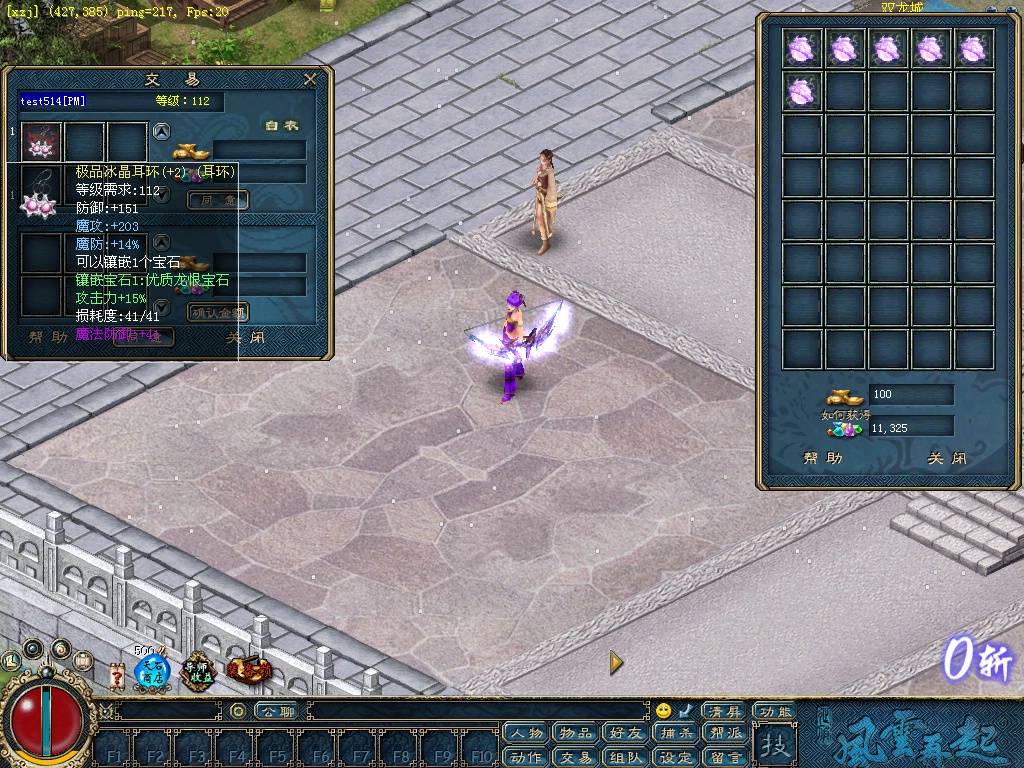Select the earring item in the trade slot
Viewport: 1024px width, 768px height.
click(x=42, y=143)
